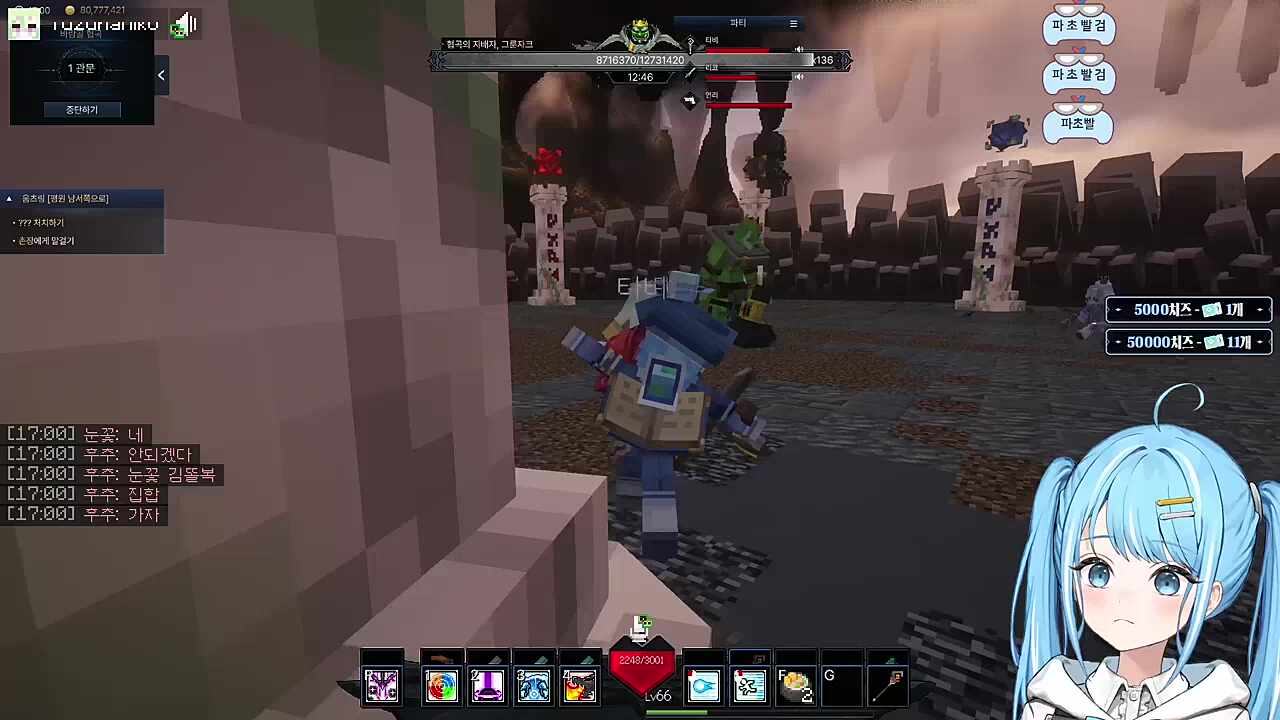Select the staff weapon slot

[888, 685]
